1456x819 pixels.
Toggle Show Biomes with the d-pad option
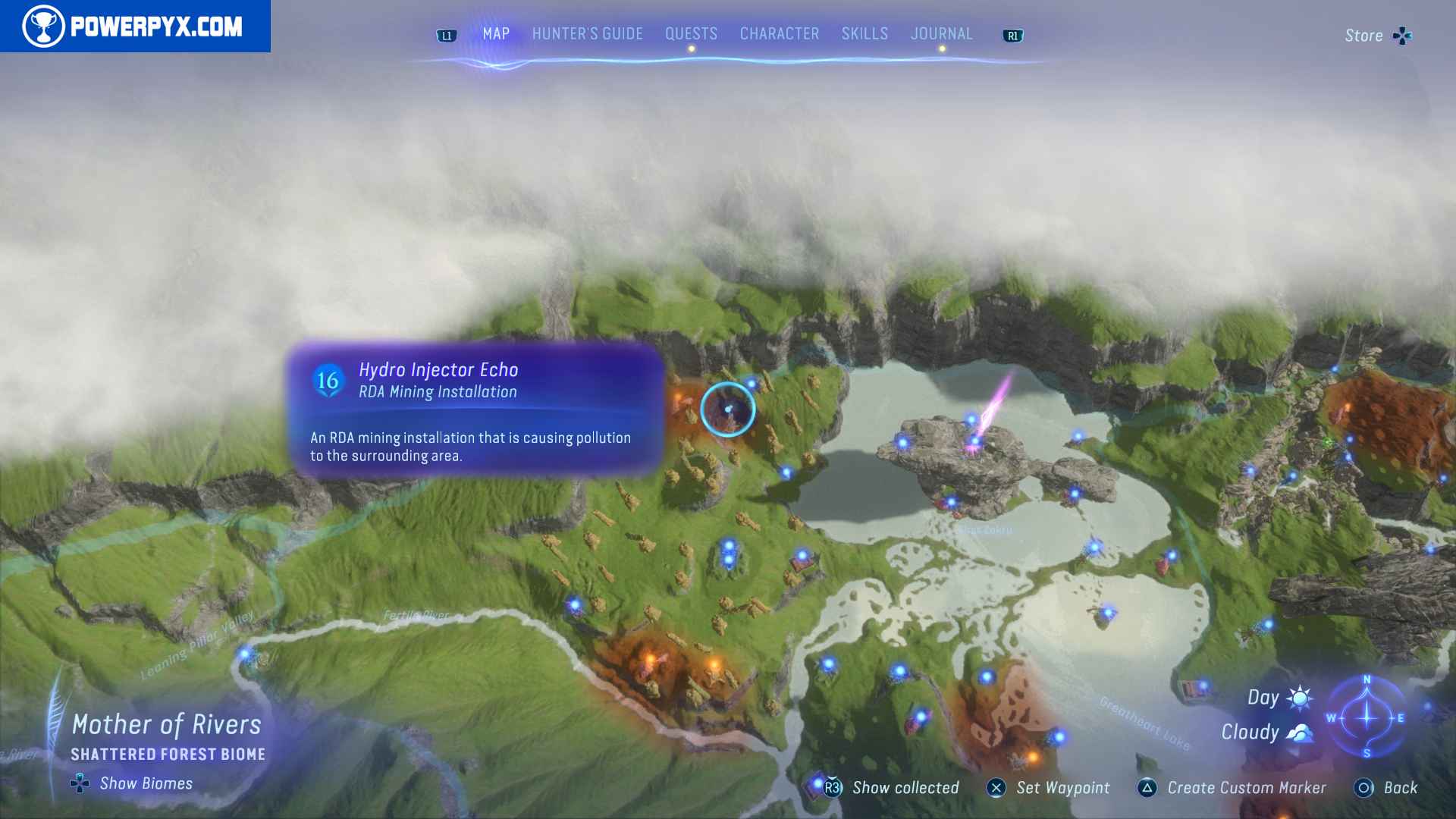(80, 783)
